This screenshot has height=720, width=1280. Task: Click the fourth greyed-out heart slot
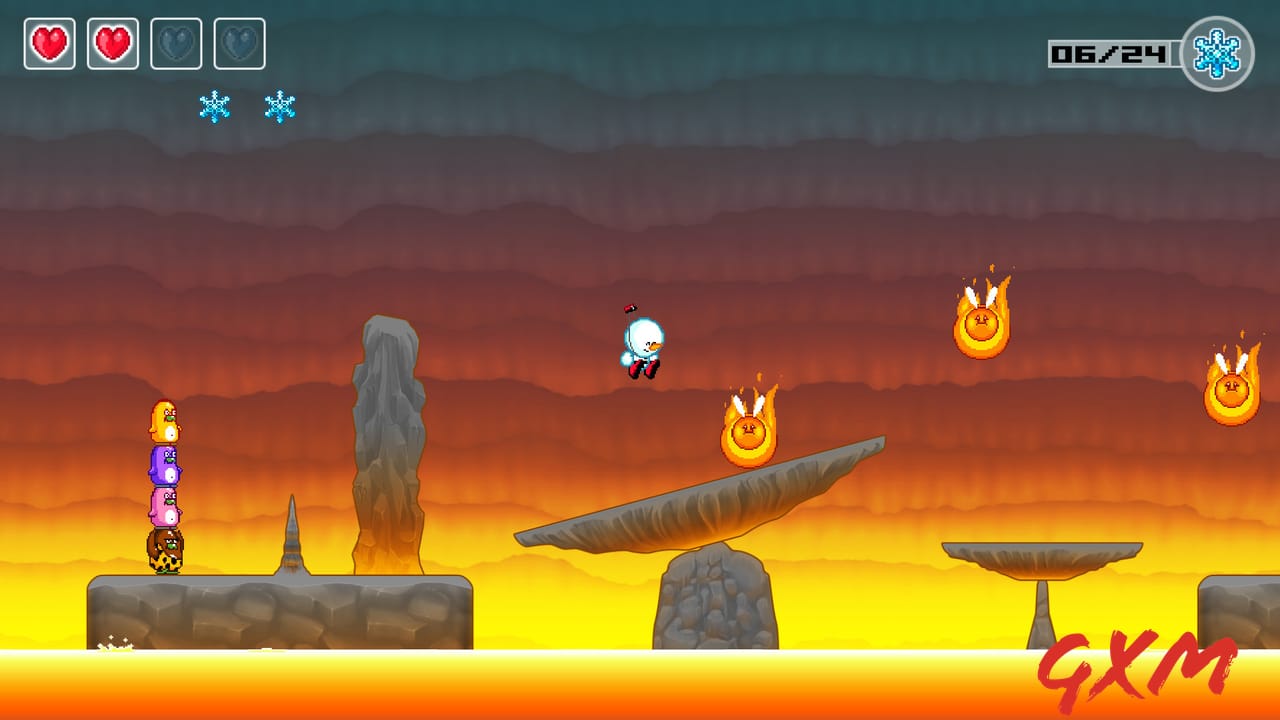click(x=241, y=42)
